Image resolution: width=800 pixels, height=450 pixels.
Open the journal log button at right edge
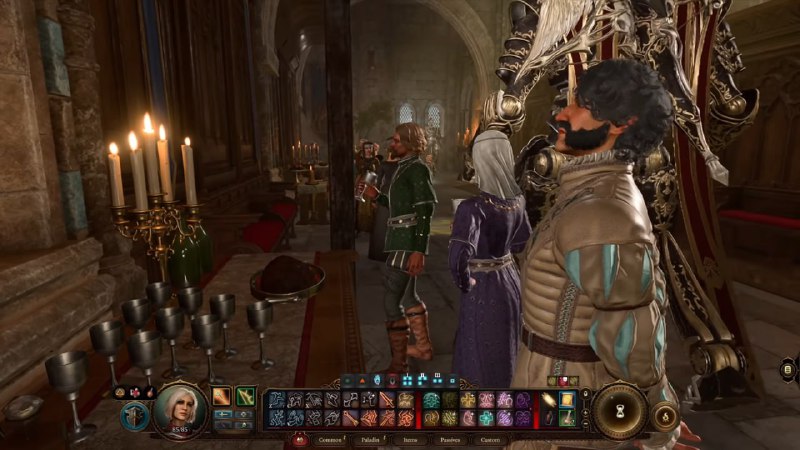[789, 369]
